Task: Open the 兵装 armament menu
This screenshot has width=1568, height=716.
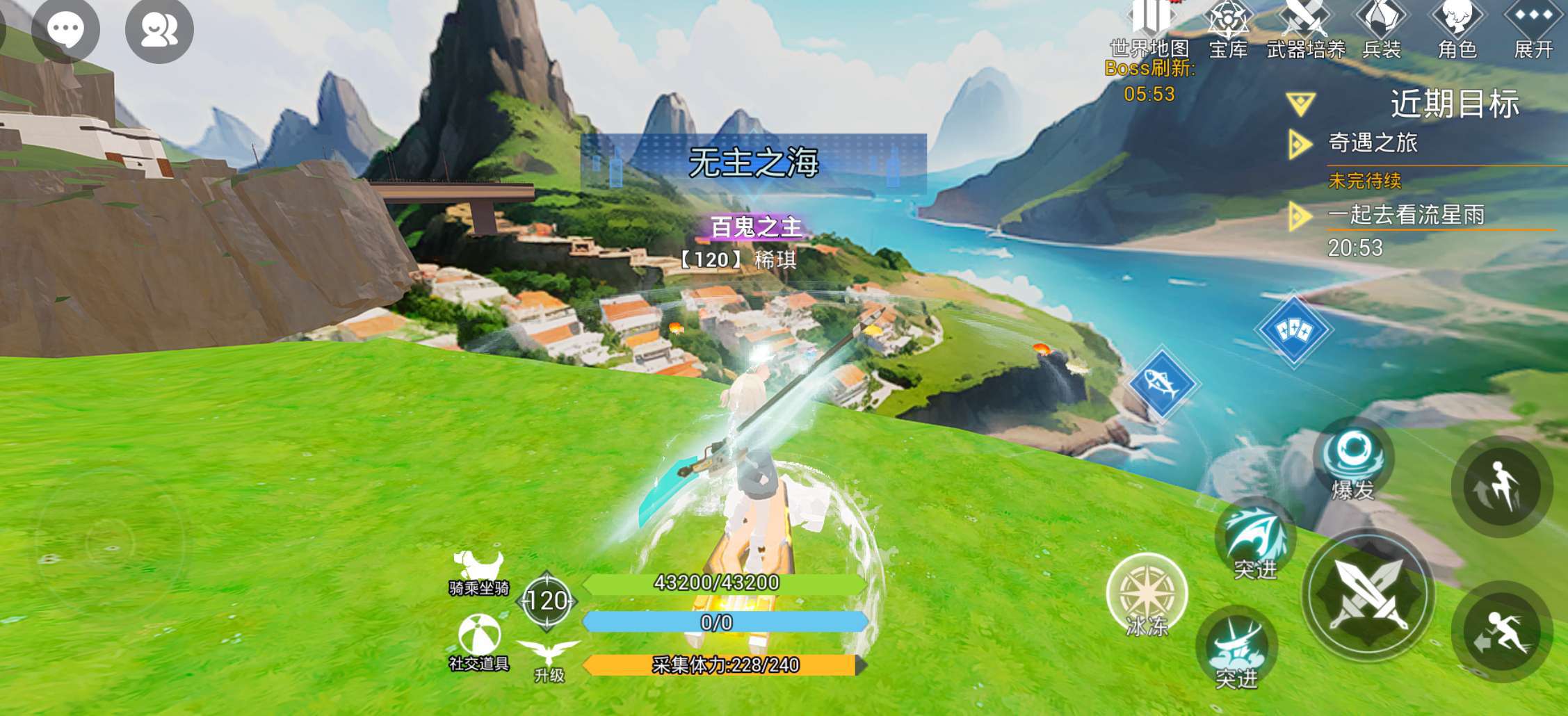Action: [1381, 29]
